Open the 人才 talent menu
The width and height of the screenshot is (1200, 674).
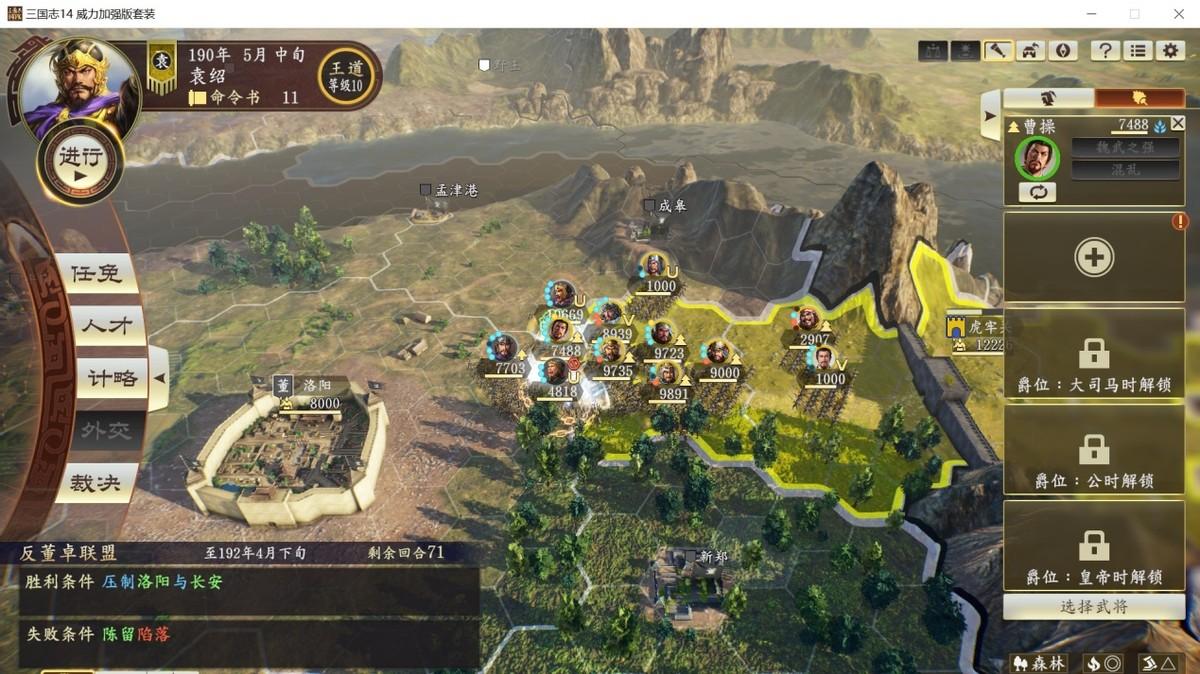pos(106,326)
